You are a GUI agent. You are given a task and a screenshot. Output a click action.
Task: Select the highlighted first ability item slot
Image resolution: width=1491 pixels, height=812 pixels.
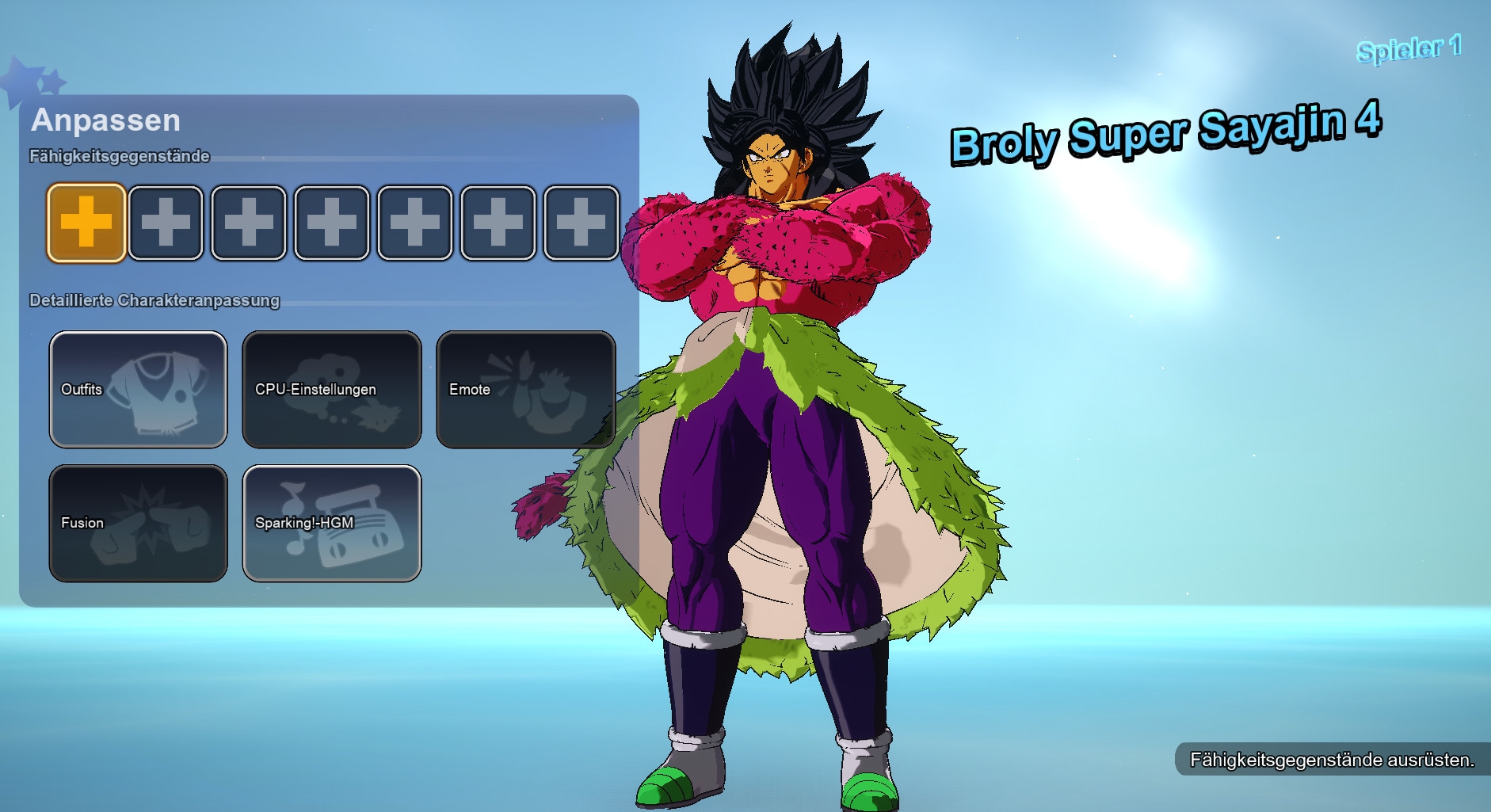[85, 223]
